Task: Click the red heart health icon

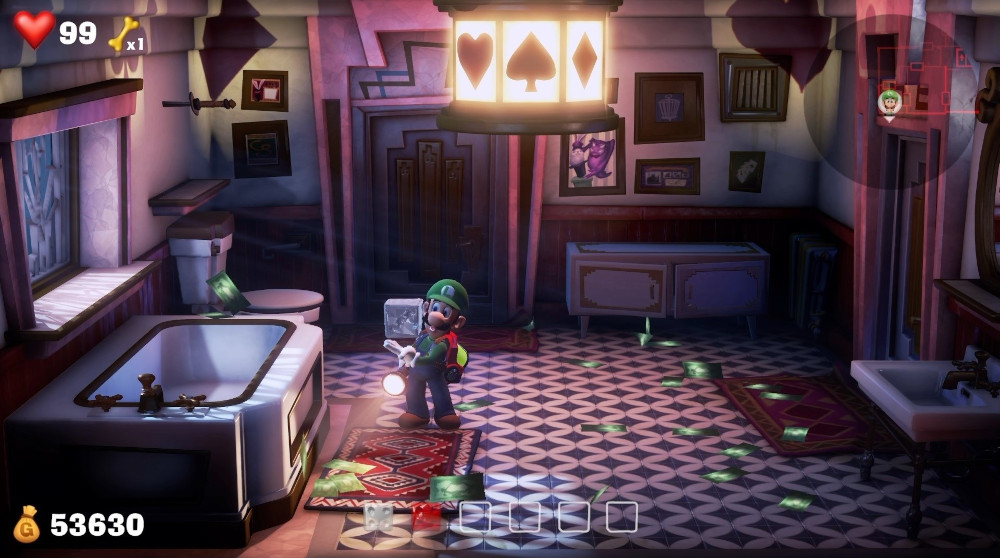Action: (x=34, y=30)
